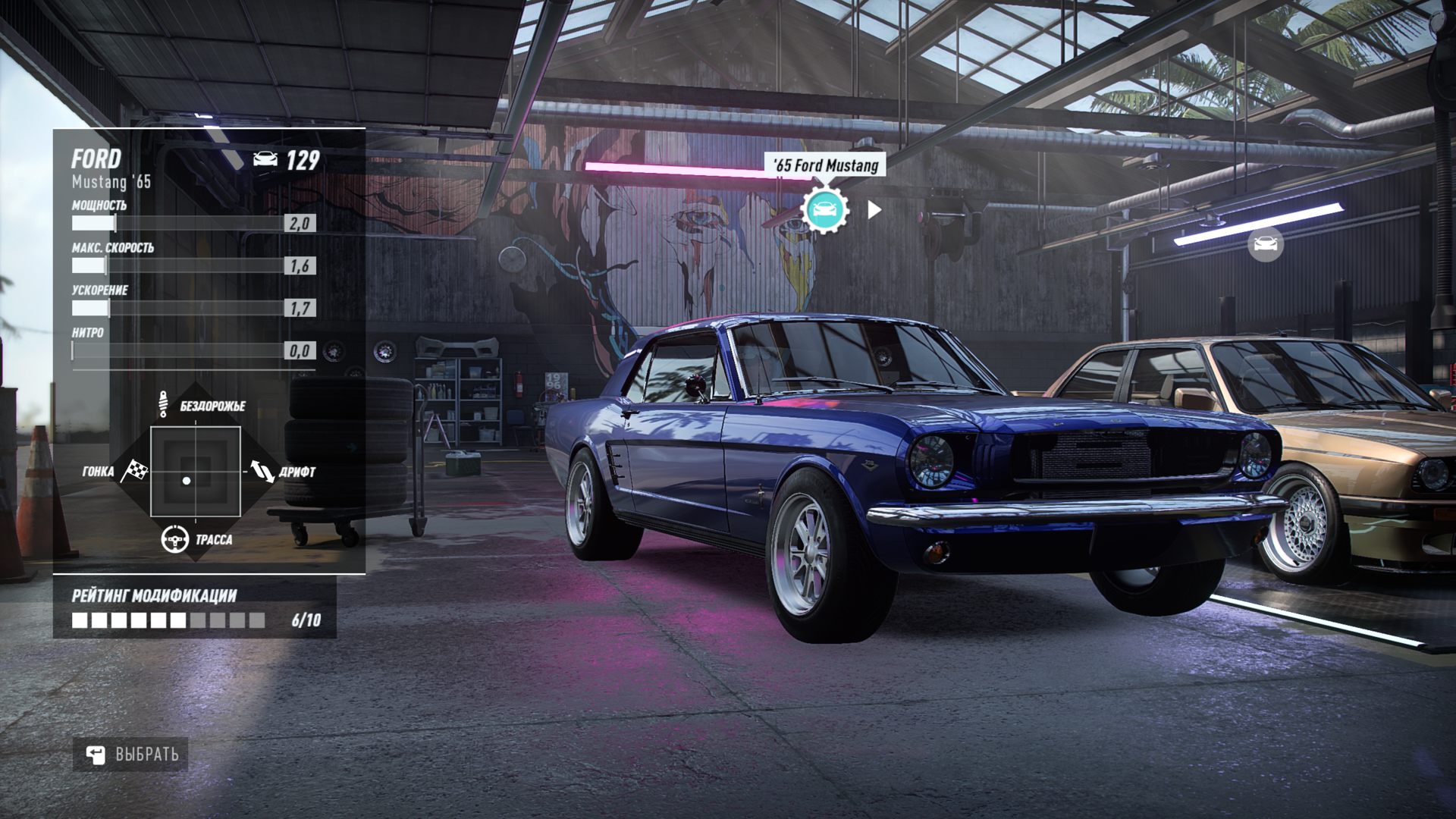Viewport: 1456px width, 819px height.
Task: Go to next car with the white arrow
Action: click(874, 209)
